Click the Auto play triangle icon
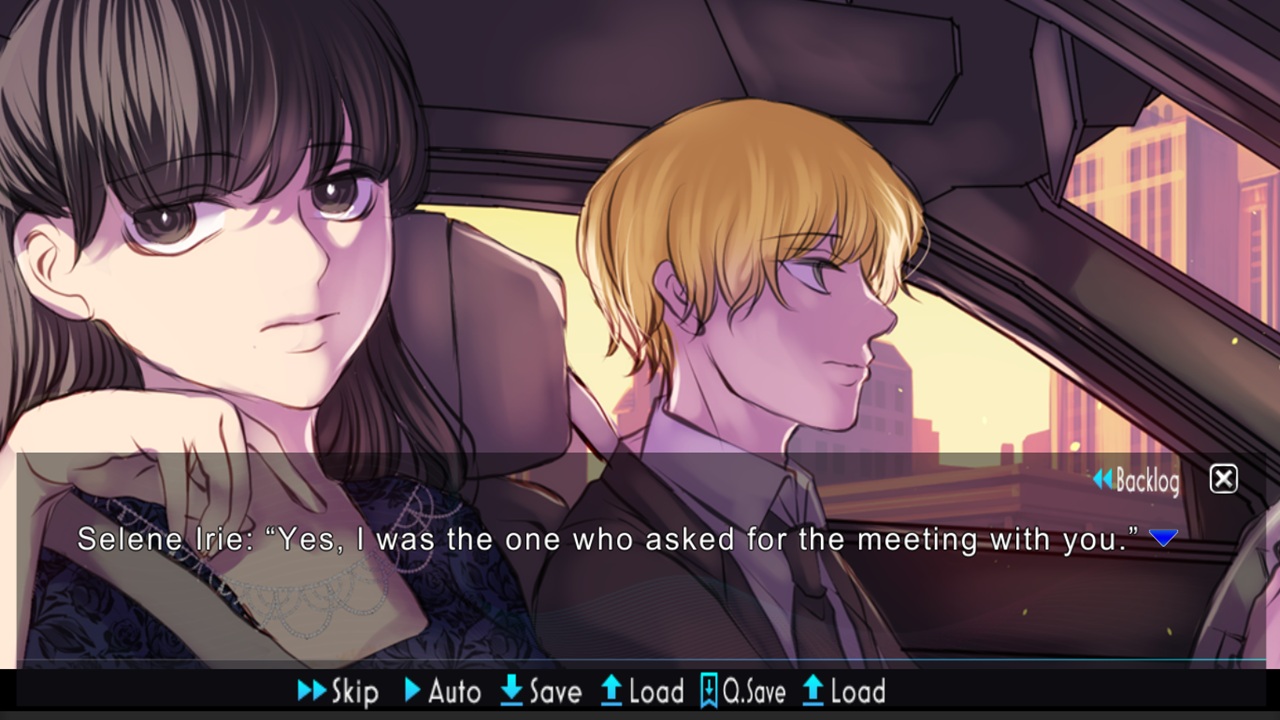 click(413, 691)
